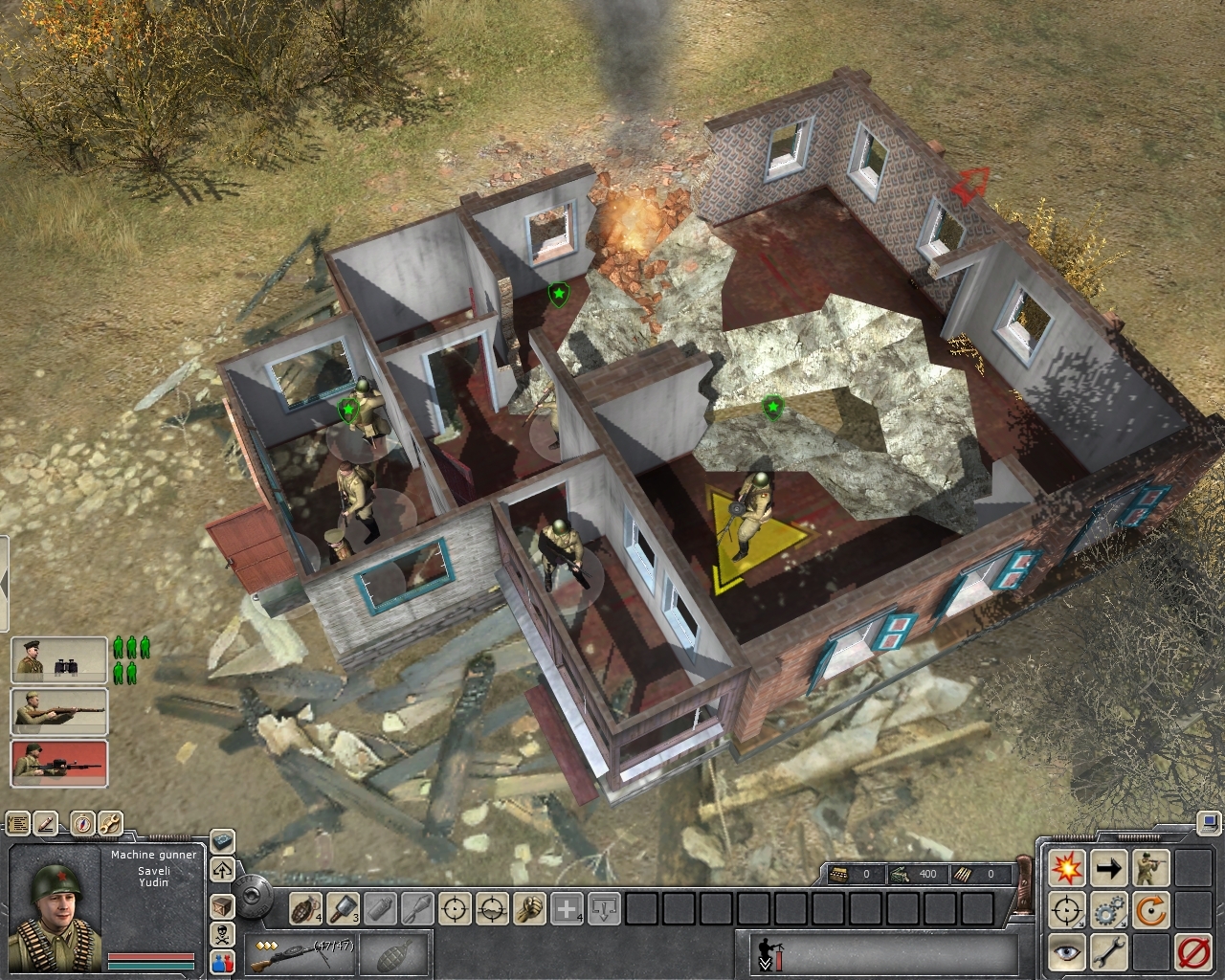Image resolution: width=1225 pixels, height=980 pixels.
Task: Toggle the eye visibility command
Action: tap(1065, 952)
